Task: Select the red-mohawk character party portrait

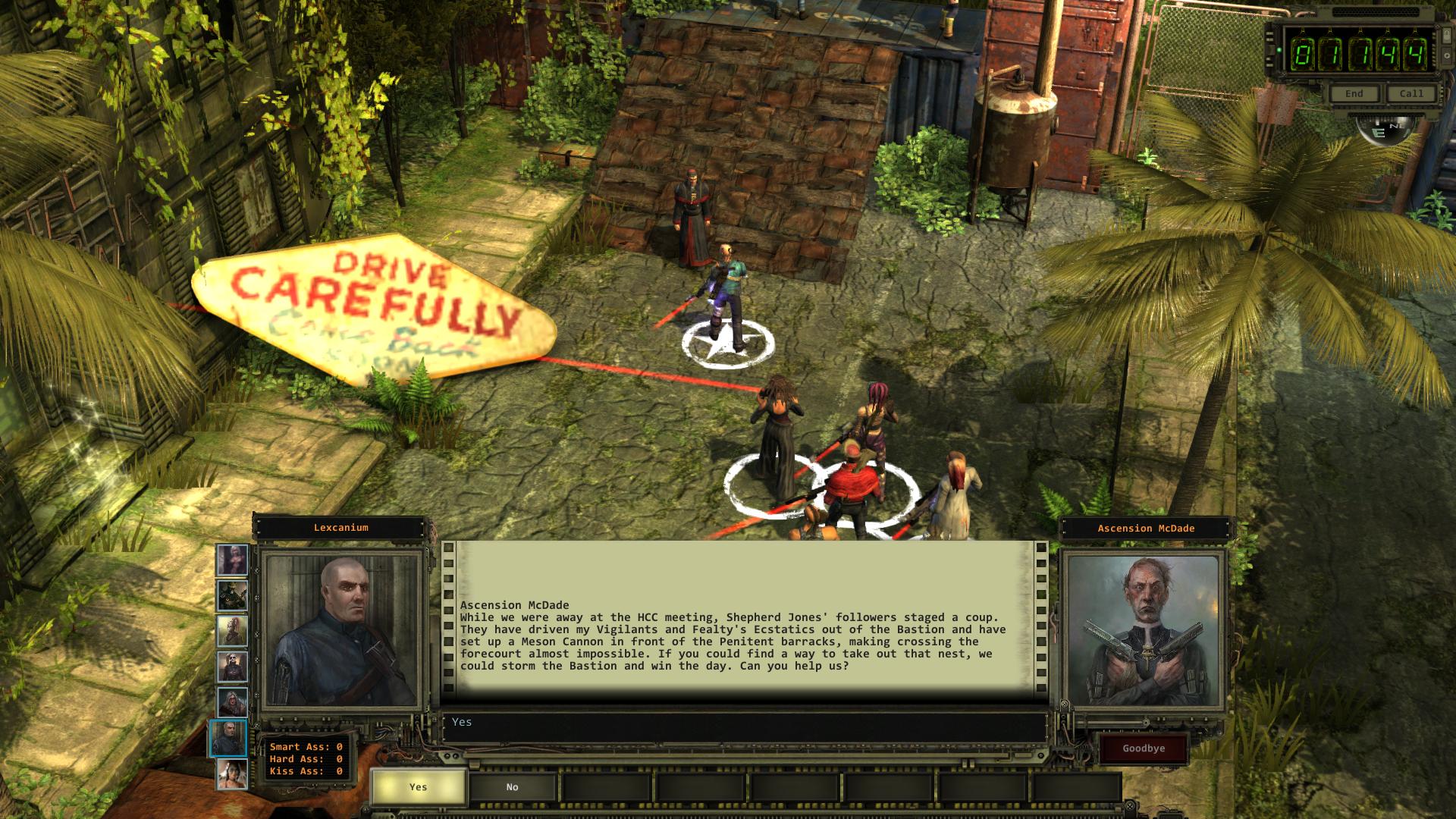Action: pos(232,632)
